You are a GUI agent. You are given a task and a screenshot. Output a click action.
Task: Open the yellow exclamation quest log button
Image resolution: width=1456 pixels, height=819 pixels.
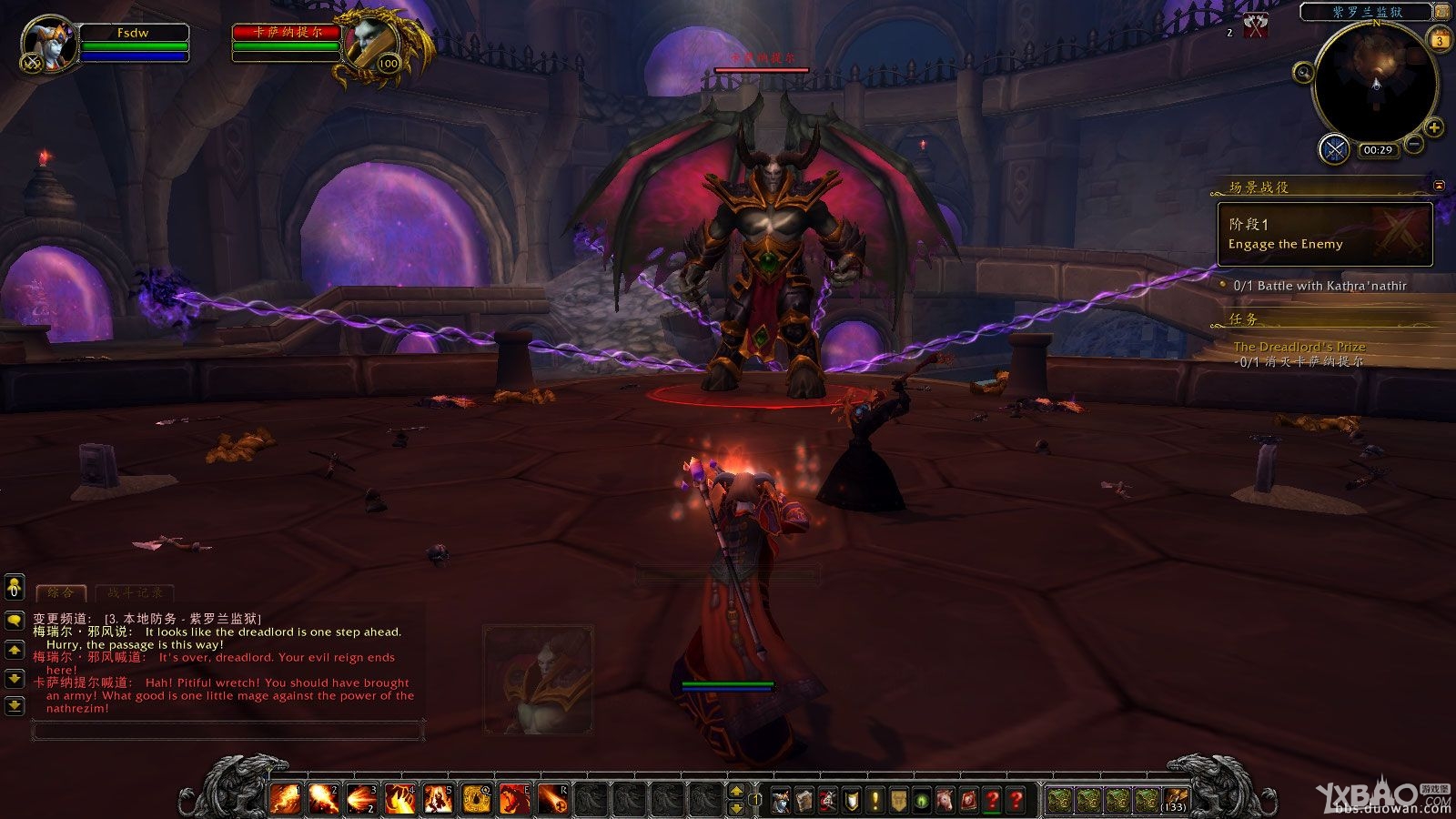[875, 800]
